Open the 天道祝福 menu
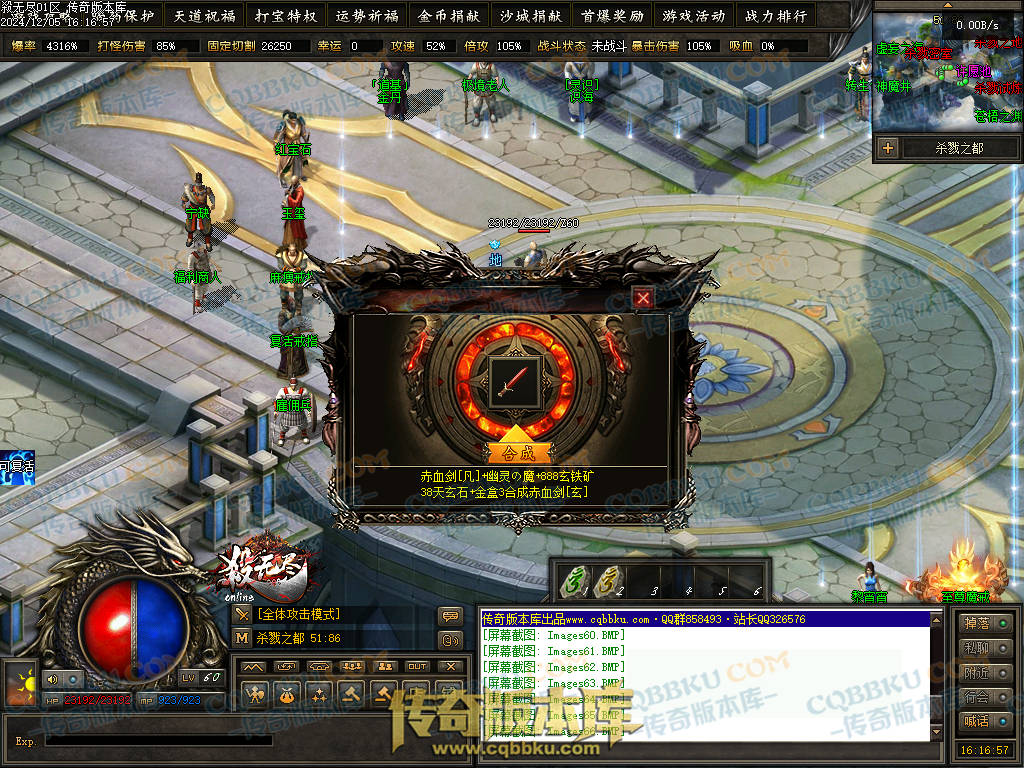1024x768 pixels. (x=205, y=16)
